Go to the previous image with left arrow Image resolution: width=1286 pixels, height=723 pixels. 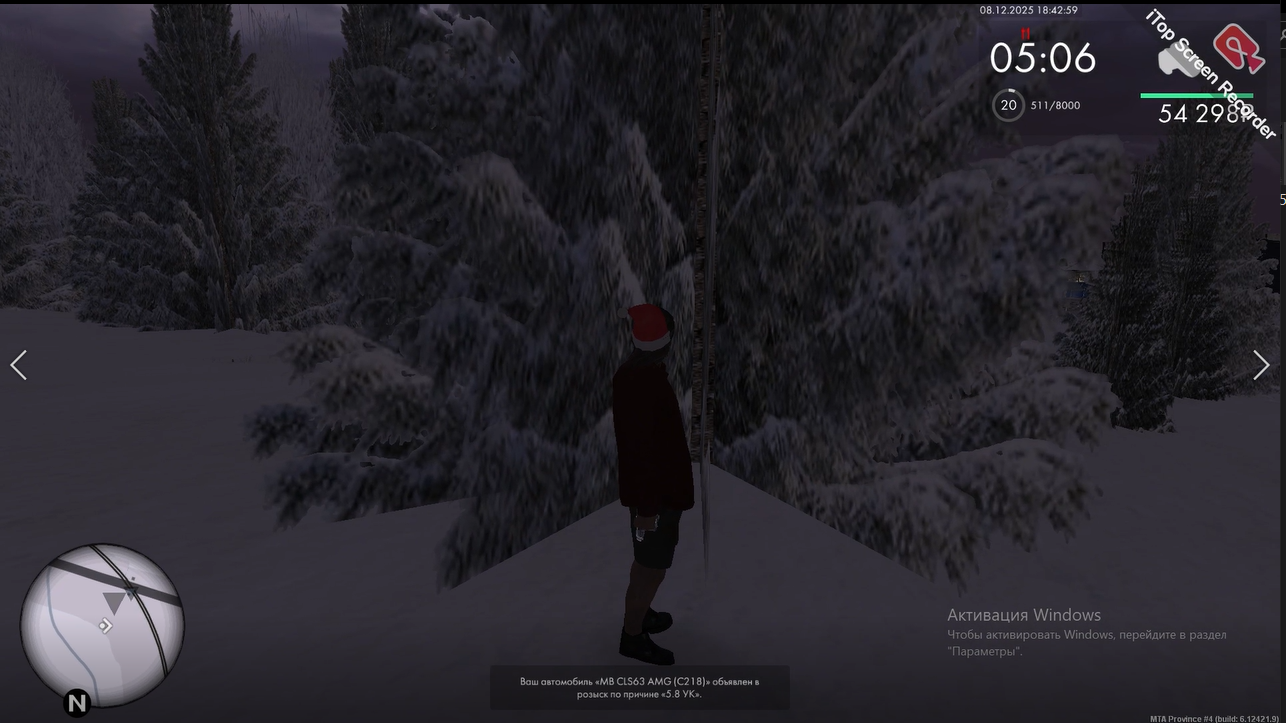(x=18, y=365)
